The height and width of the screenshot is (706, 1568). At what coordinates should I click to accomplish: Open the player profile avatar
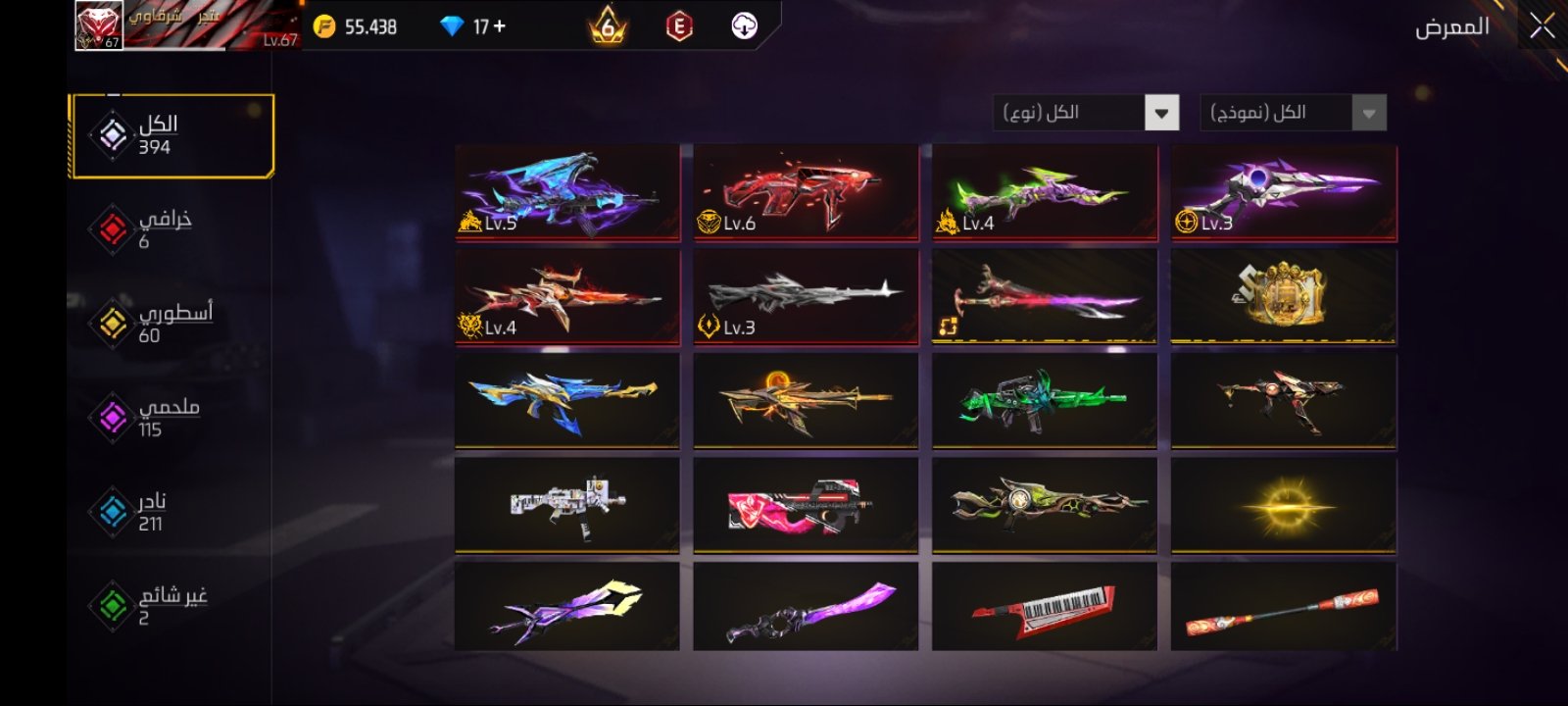point(99,25)
